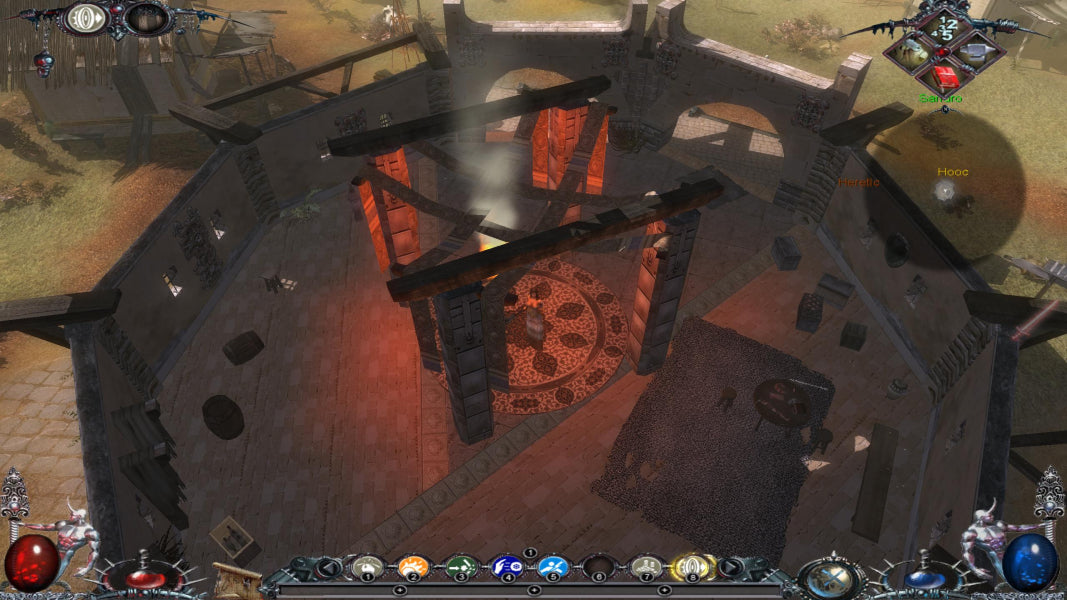Click the hotbar's left arrow button
1067x600 pixels.
click(x=327, y=567)
